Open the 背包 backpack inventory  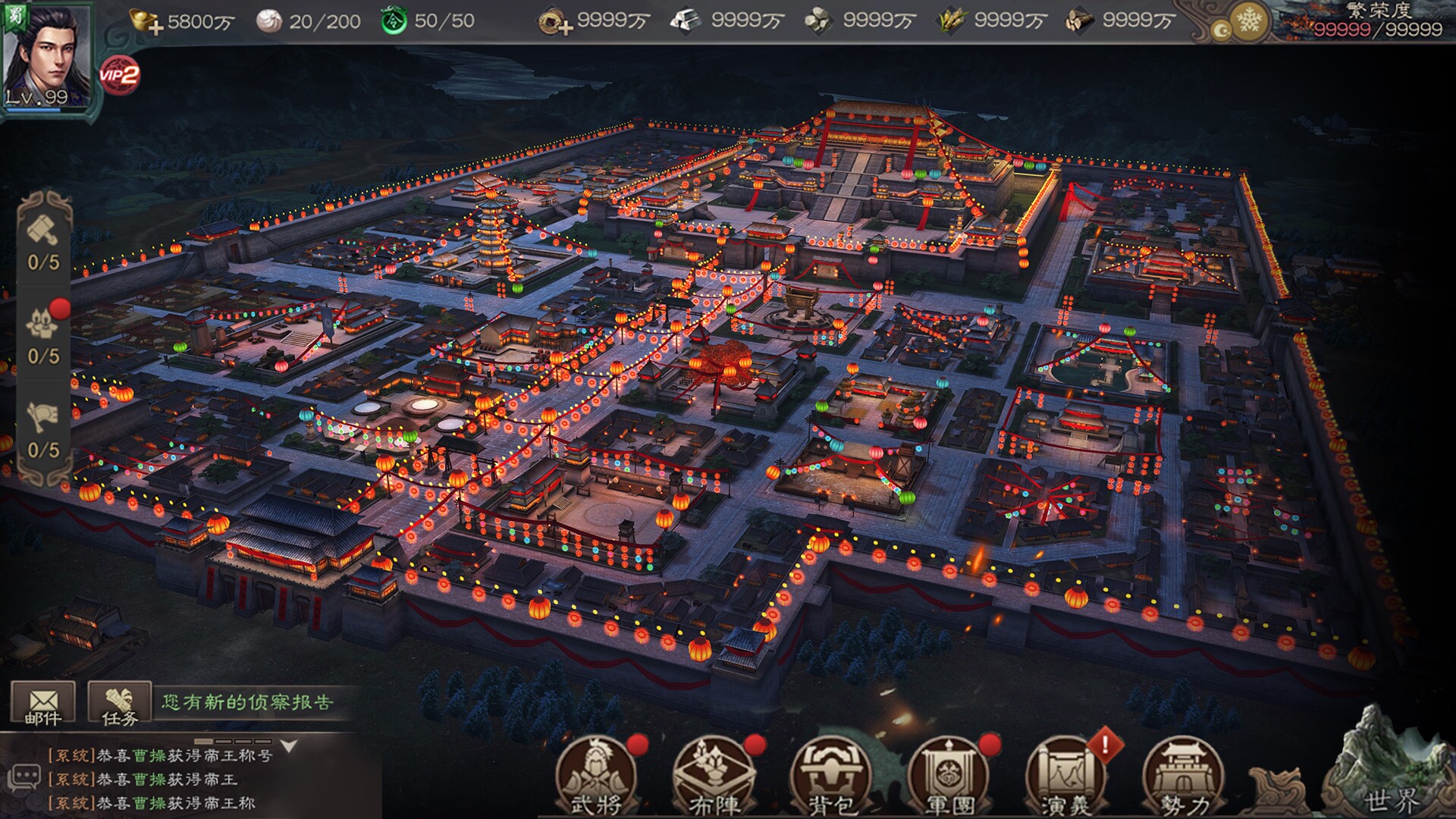point(830,776)
